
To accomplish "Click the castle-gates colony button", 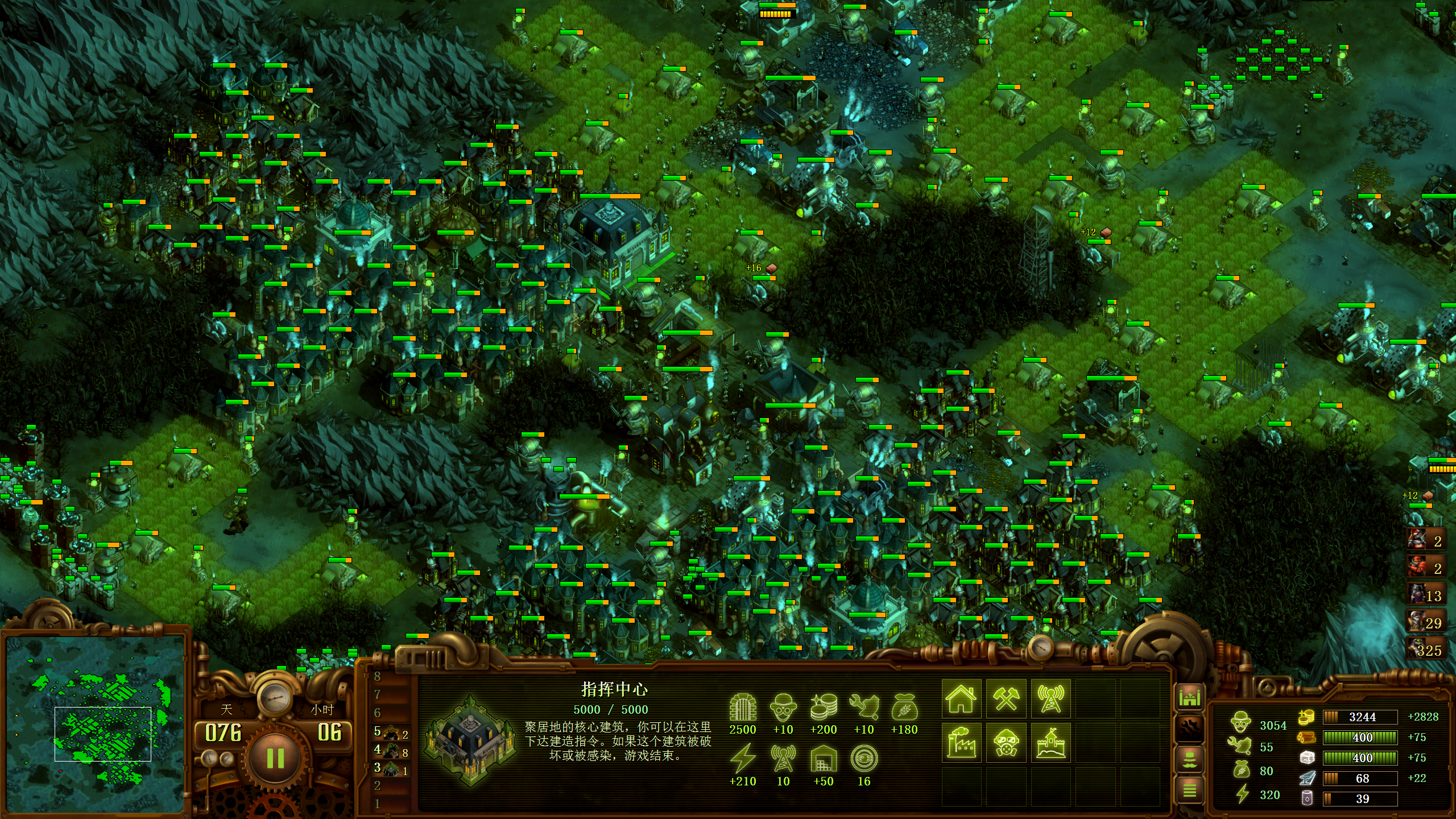I will pos(1190,697).
